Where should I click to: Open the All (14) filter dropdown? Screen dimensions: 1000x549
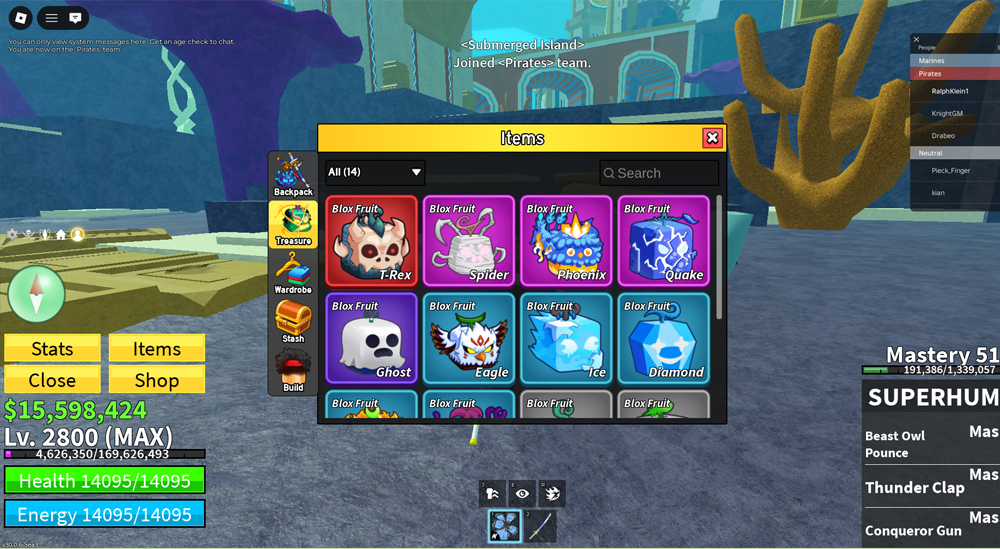coord(375,172)
